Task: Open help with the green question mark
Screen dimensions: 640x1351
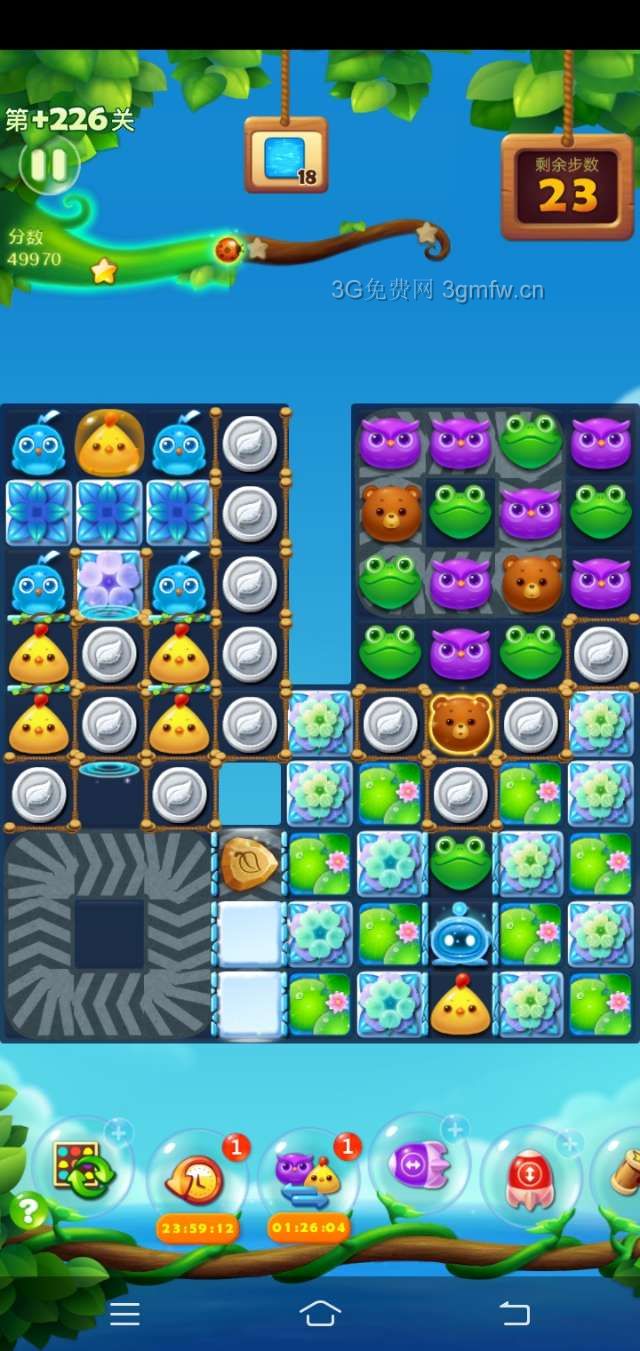Action: pyautogui.click(x=29, y=1211)
